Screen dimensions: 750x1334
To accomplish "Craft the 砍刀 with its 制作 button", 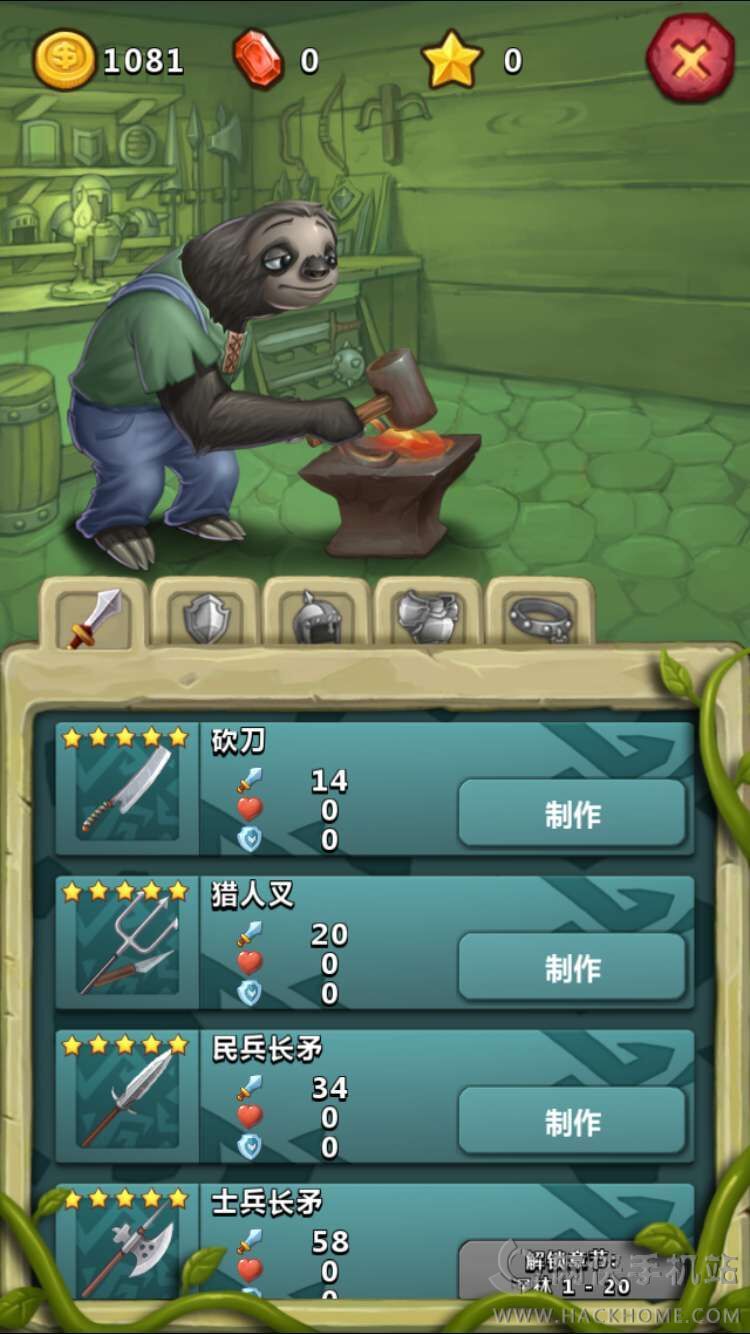I will [572, 814].
